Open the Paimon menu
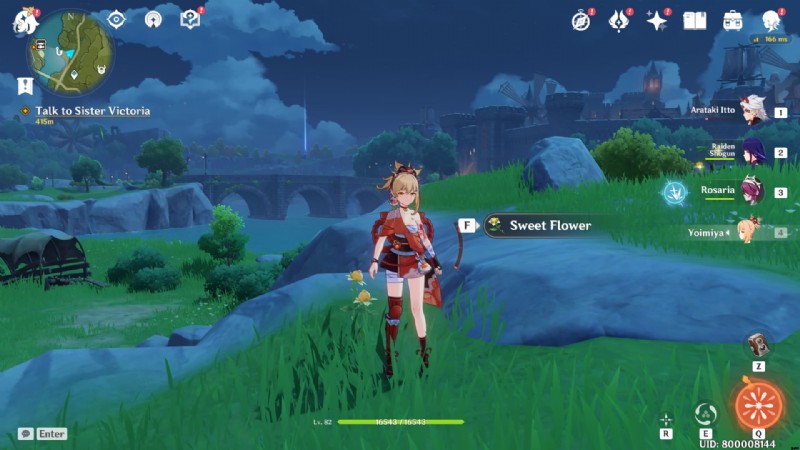Viewport: 800px width, 450px height. [25, 21]
